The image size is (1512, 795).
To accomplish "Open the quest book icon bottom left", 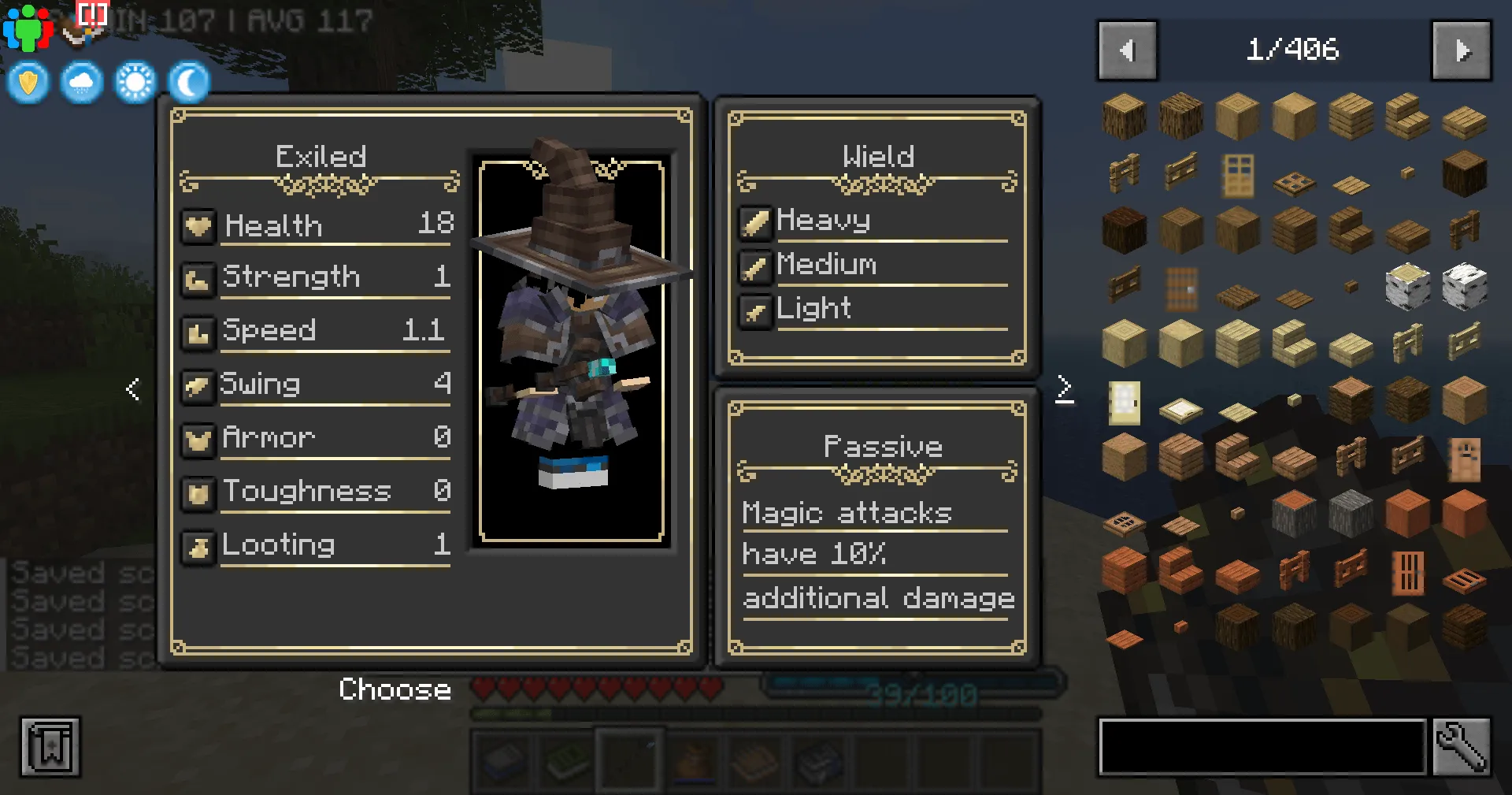I will click(50, 748).
